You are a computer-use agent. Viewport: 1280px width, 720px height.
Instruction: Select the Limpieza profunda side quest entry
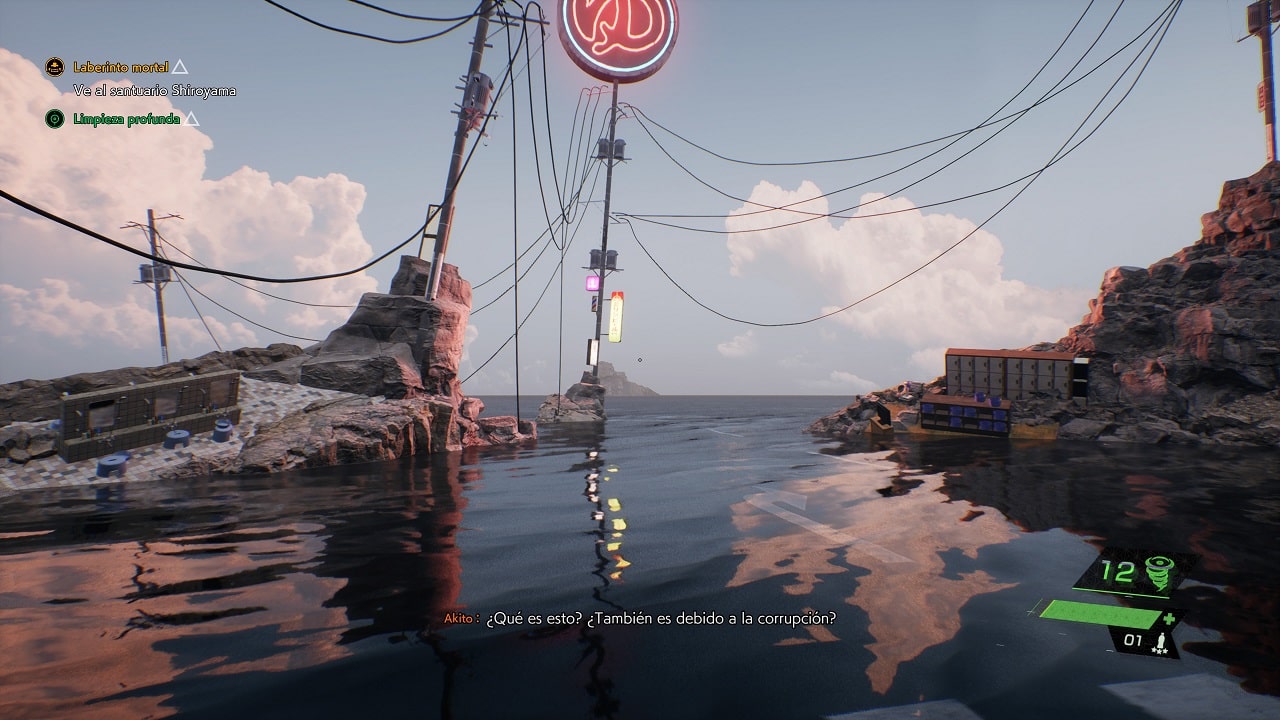(x=126, y=119)
